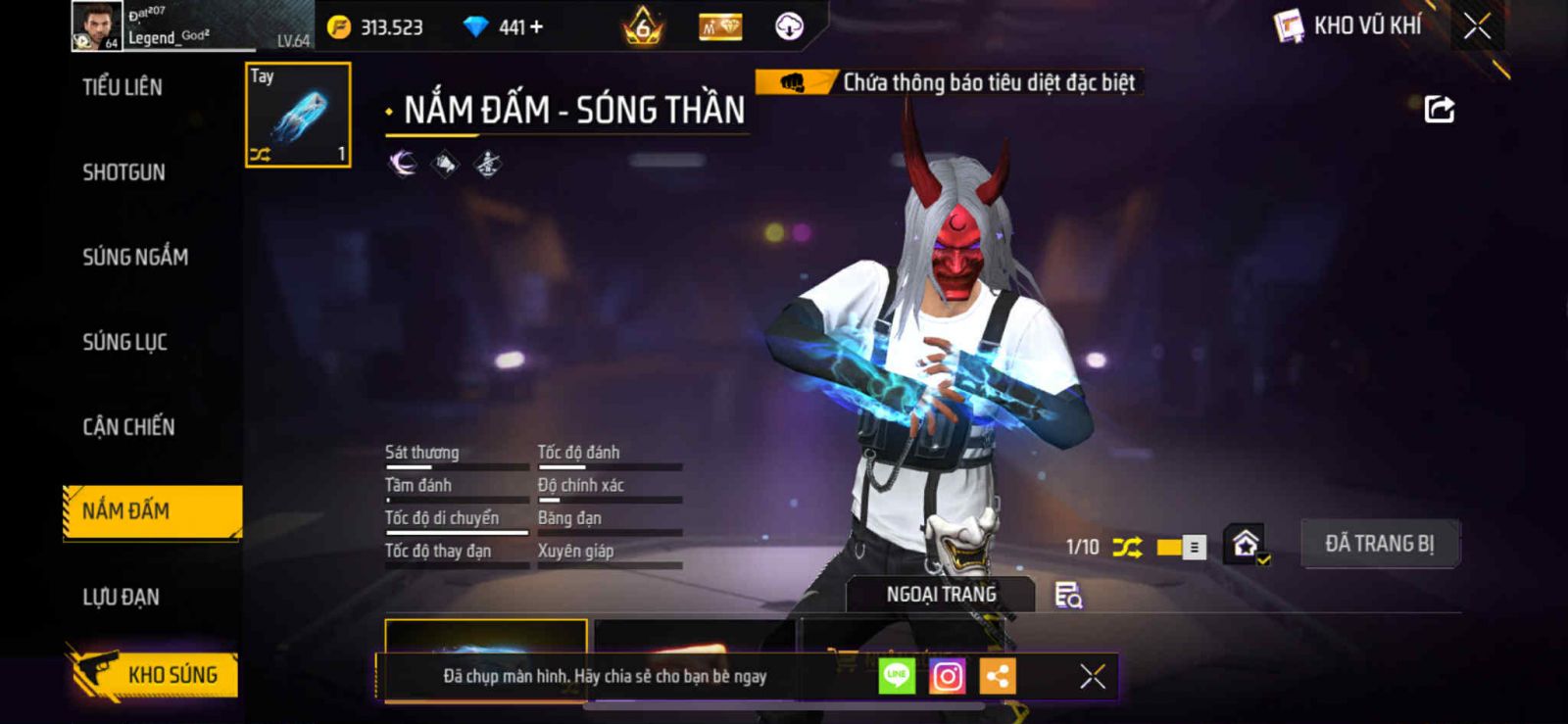Image resolution: width=1568 pixels, height=724 pixels.
Task: Show the CẬN CHIẾN weapons
Action: [x=128, y=427]
